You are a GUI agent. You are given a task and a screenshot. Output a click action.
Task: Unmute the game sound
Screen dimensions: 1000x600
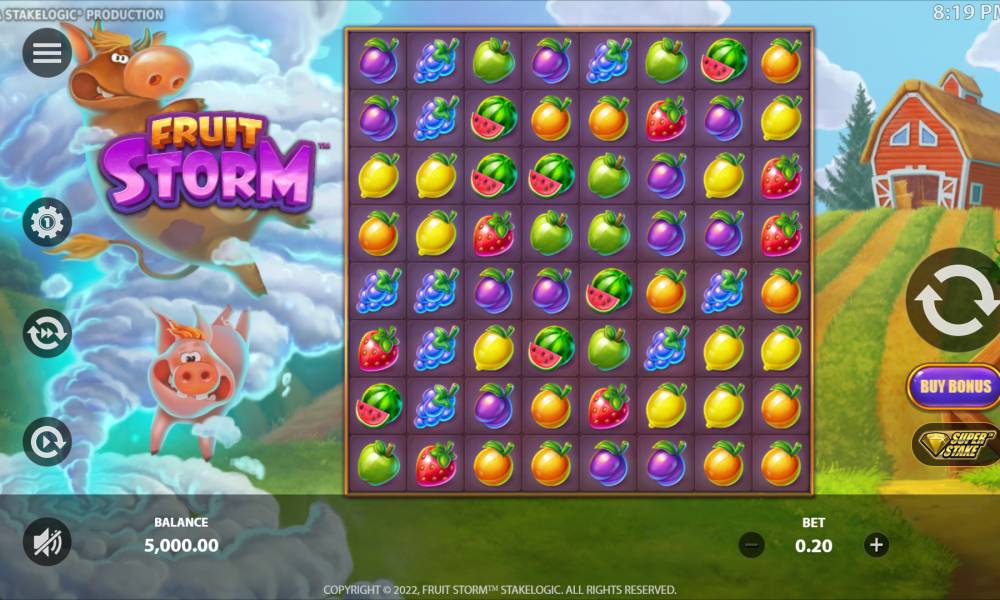coord(47,543)
